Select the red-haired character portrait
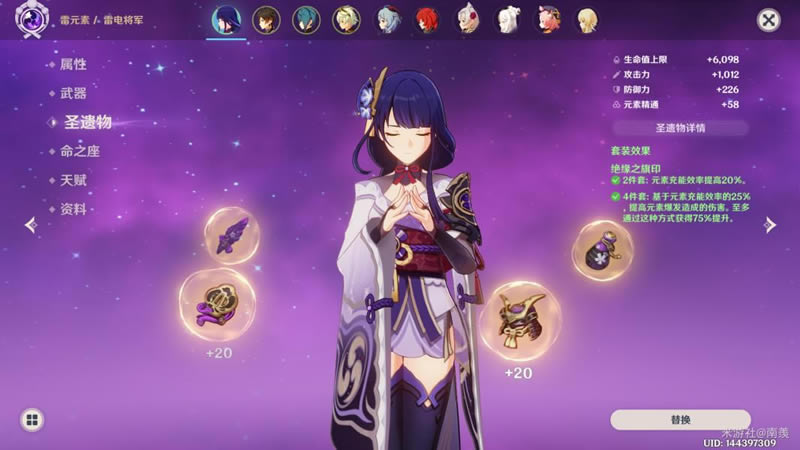Screen dimensions: 800x450 [x=426, y=20]
